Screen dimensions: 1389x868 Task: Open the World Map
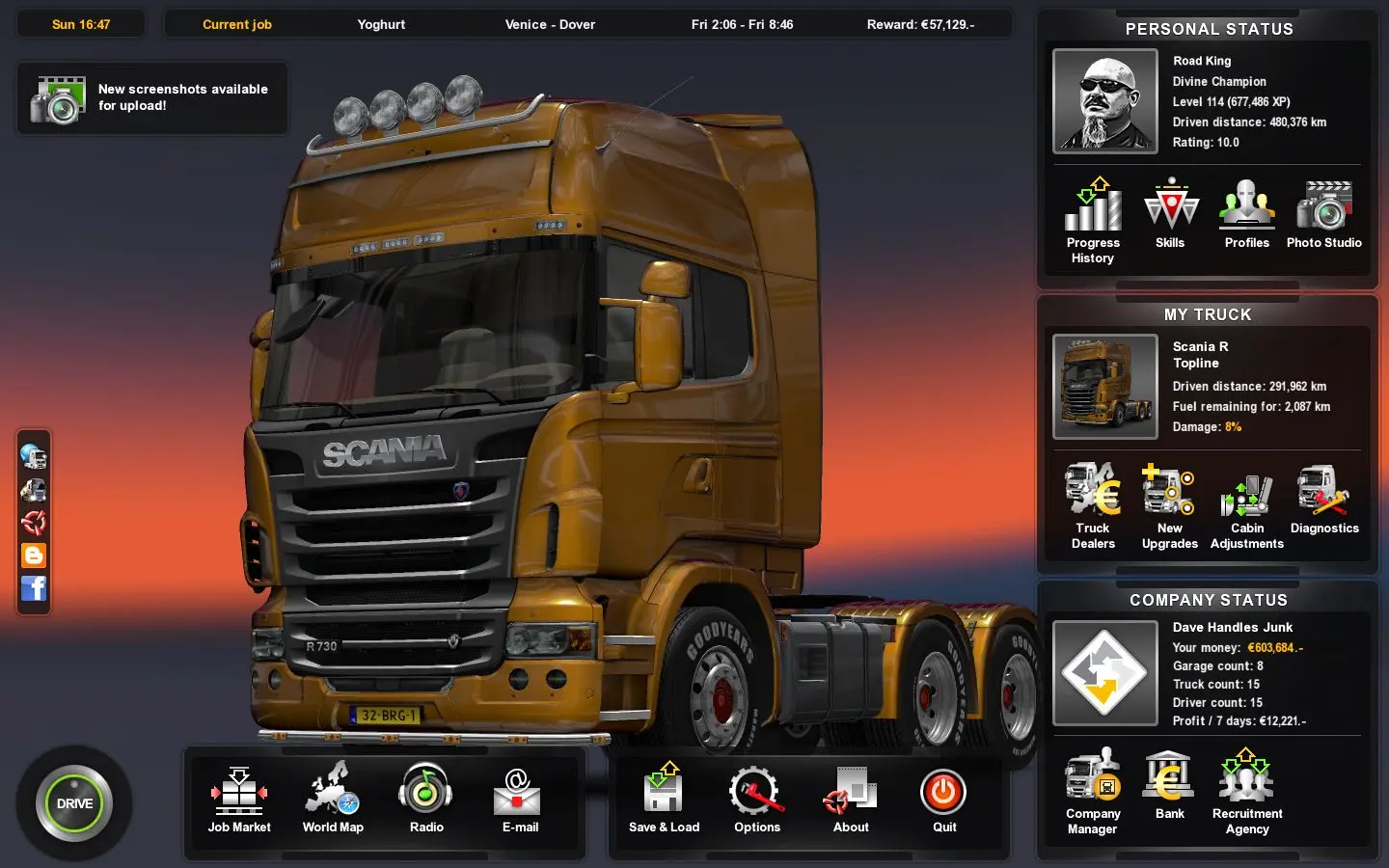(333, 797)
